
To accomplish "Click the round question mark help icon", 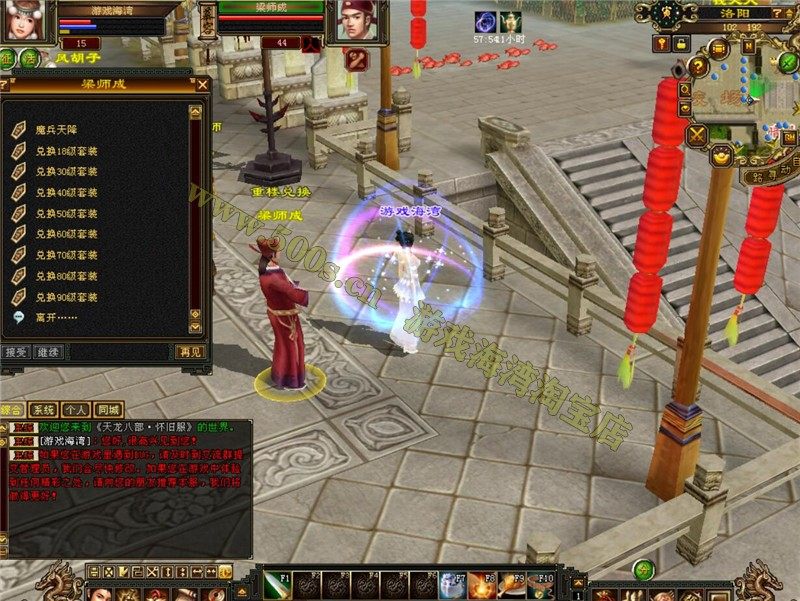I will (x=700, y=68).
